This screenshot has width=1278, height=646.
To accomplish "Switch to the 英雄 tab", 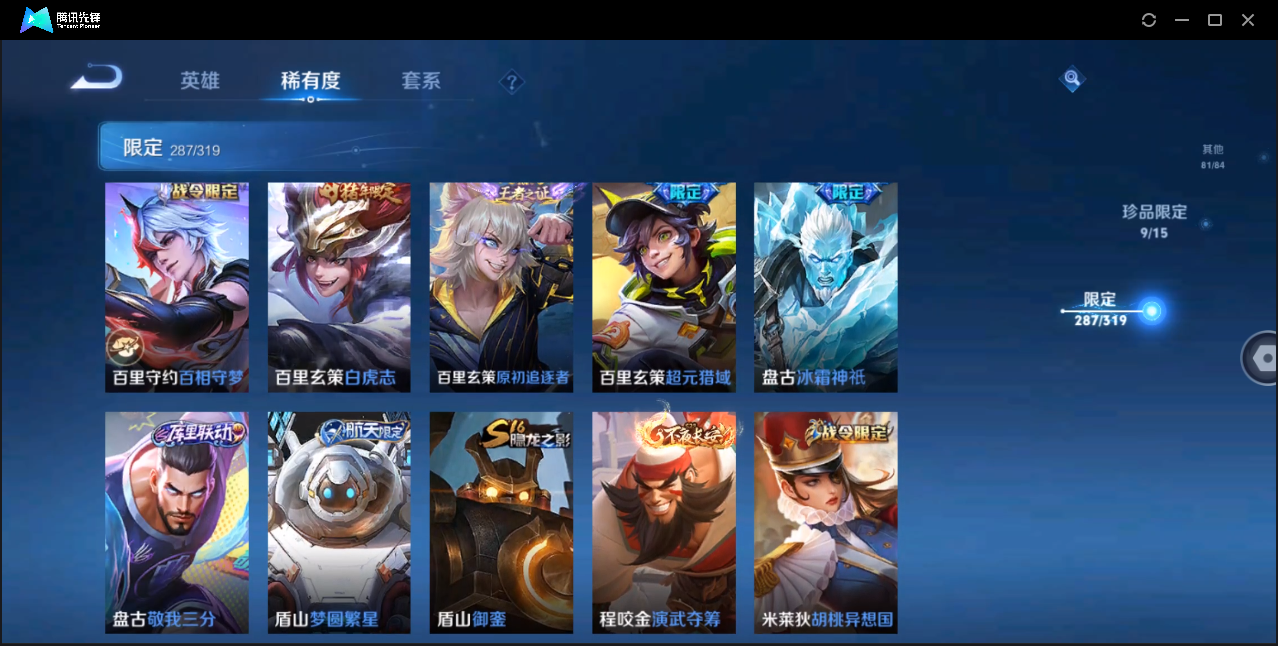I will point(200,81).
